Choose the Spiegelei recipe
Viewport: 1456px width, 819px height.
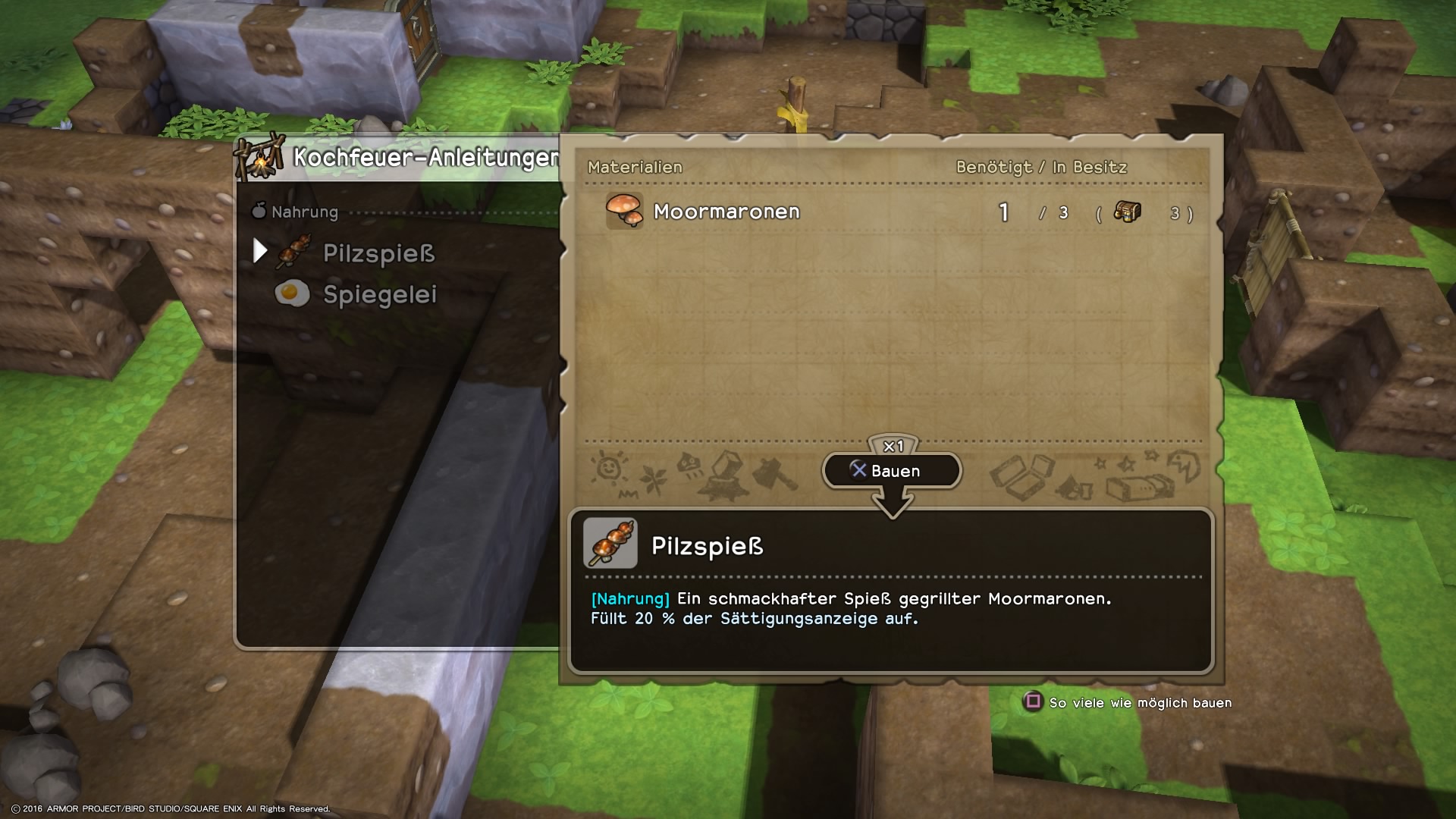[379, 294]
